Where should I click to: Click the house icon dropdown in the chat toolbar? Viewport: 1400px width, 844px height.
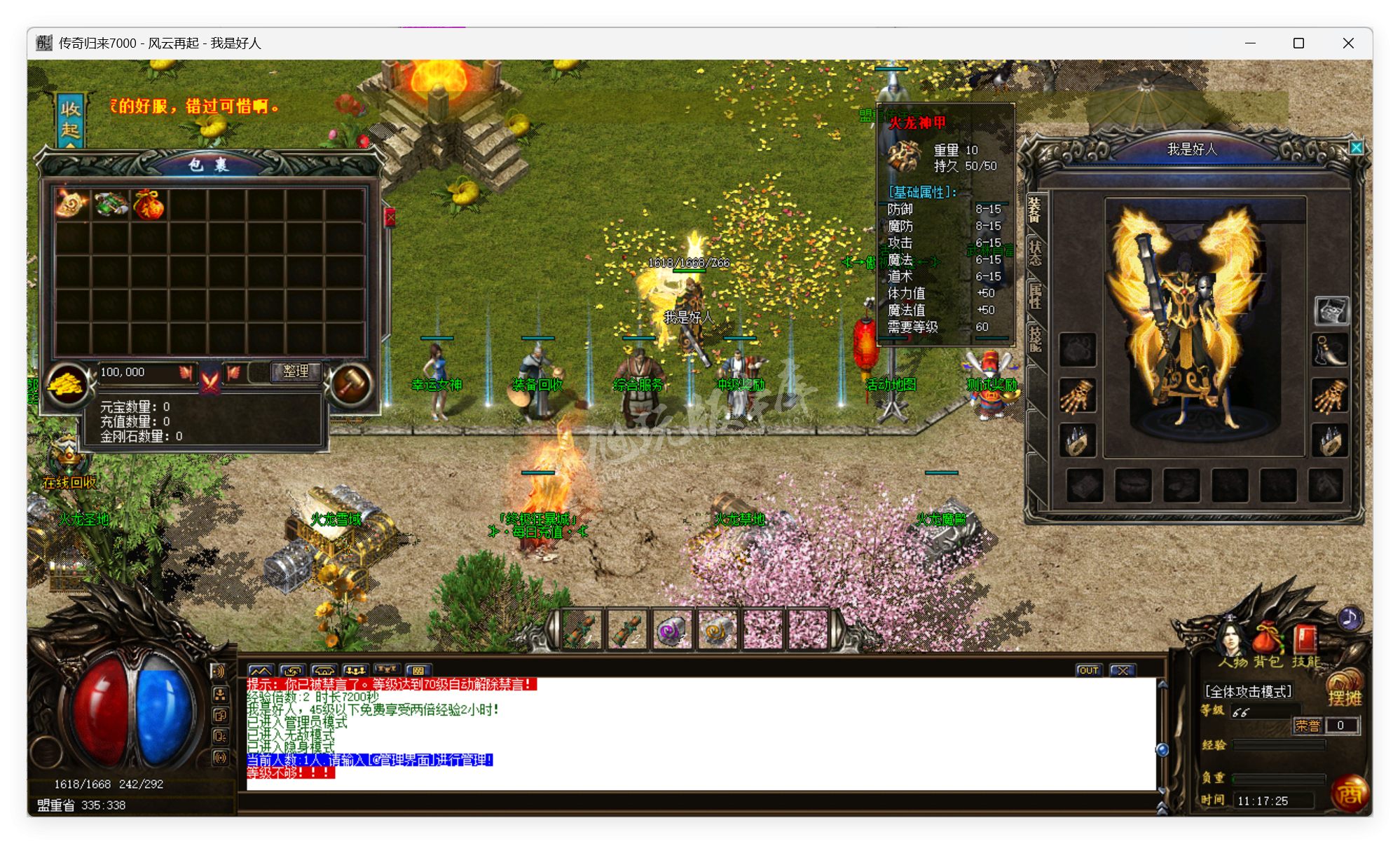(x=324, y=670)
